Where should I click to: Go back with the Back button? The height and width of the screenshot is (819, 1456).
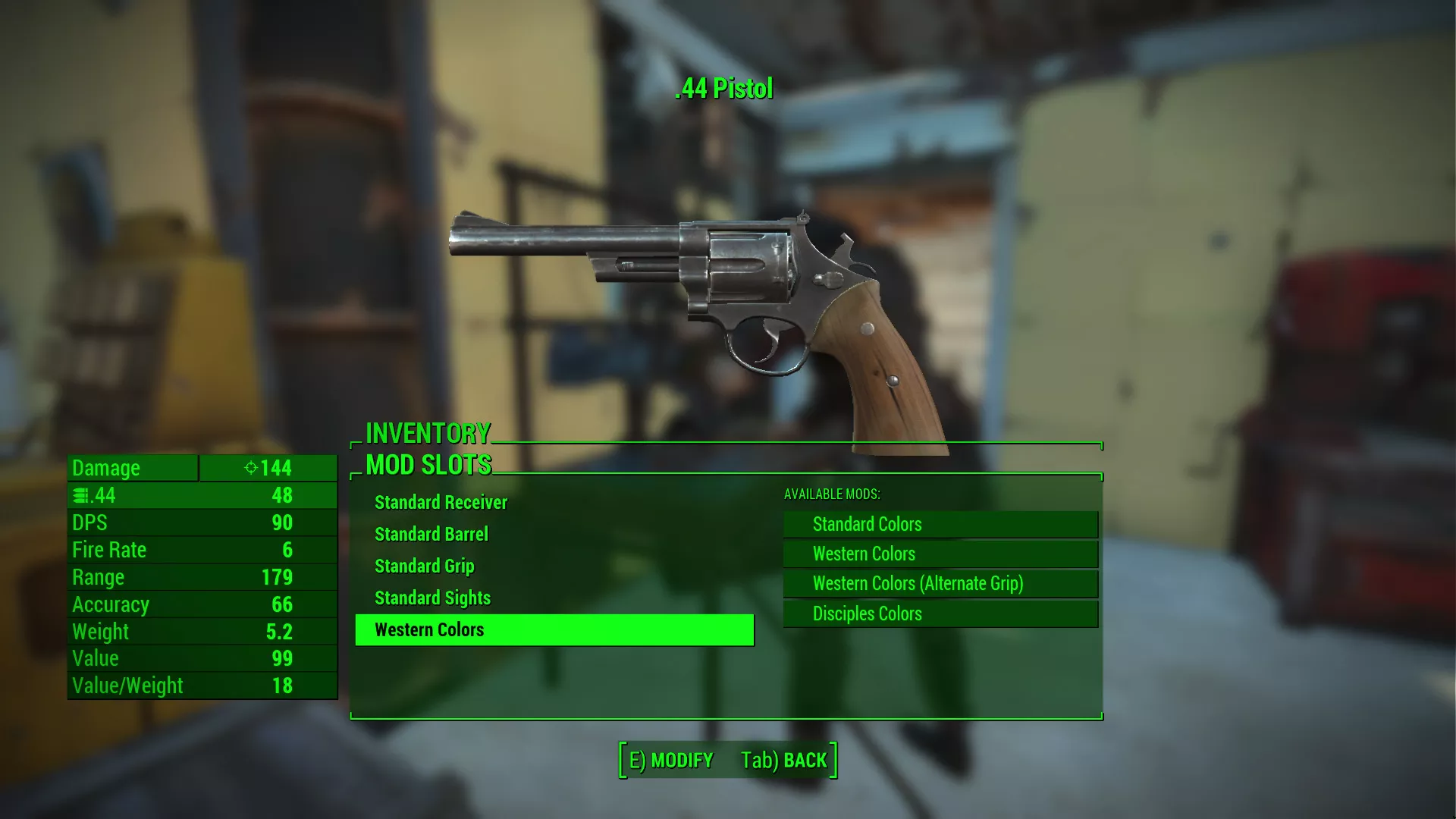click(x=784, y=761)
